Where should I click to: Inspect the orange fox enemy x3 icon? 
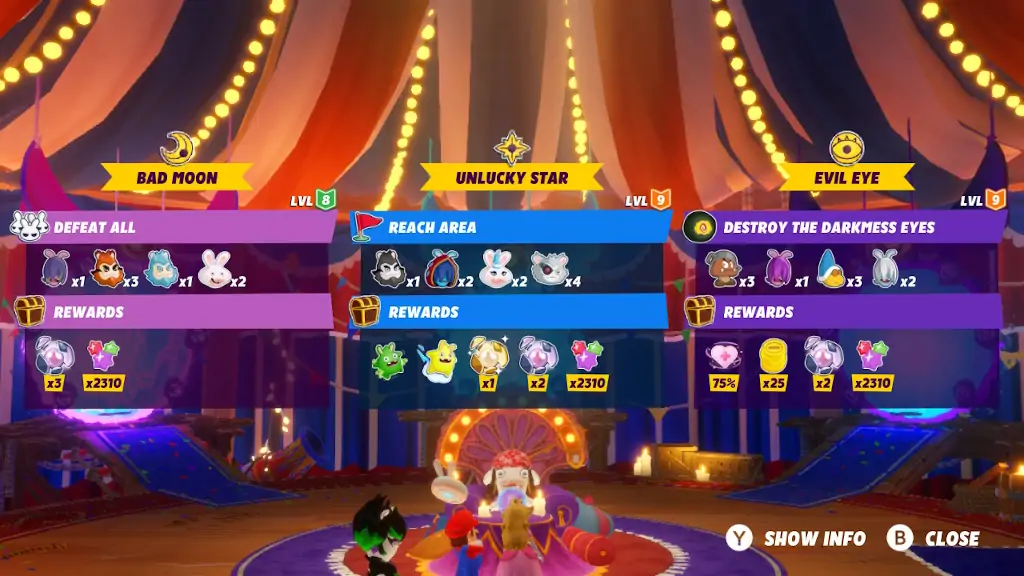(106, 269)
